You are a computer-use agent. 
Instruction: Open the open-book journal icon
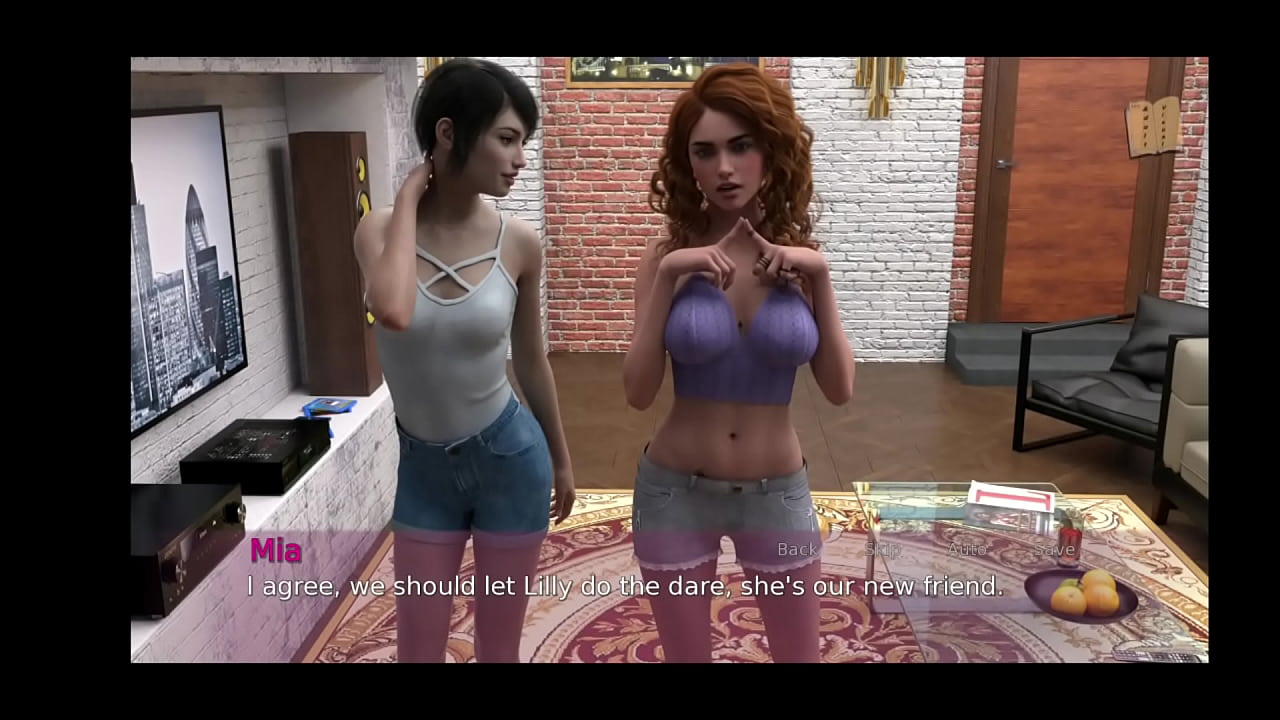click(x=1153, y=127)
